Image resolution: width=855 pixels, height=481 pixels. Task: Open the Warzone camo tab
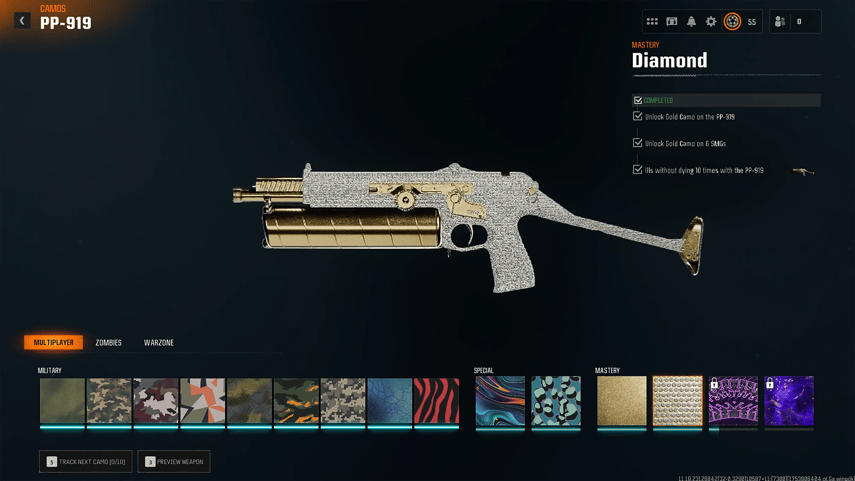[x=158, y=343]
